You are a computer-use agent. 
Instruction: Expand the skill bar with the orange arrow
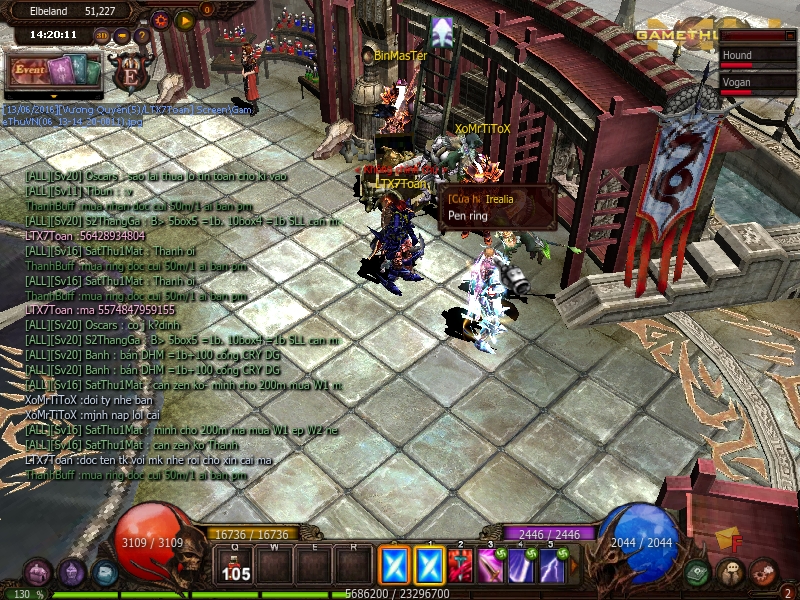coord(572,567)
